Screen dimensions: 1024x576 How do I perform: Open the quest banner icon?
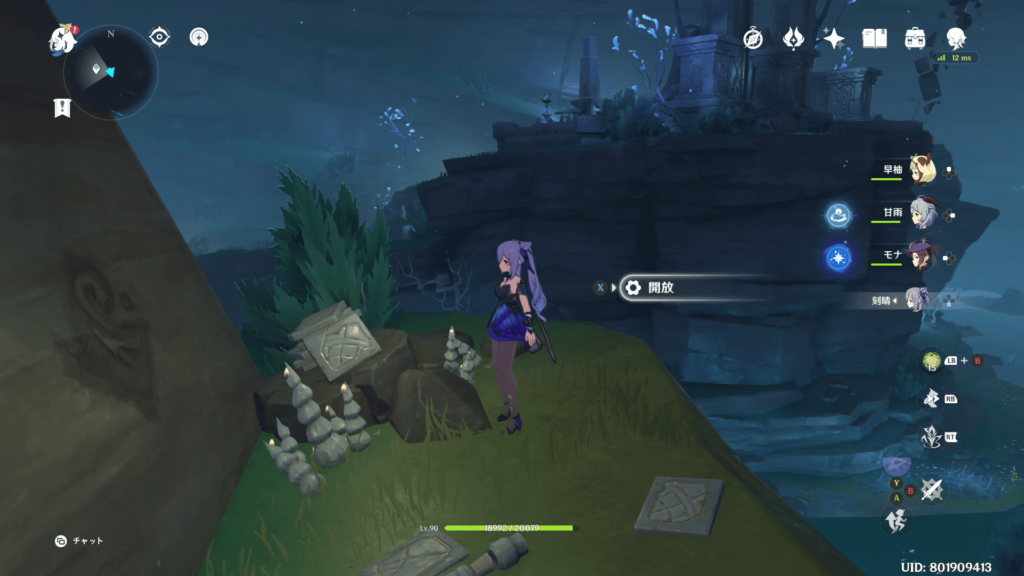pos(62,108)
